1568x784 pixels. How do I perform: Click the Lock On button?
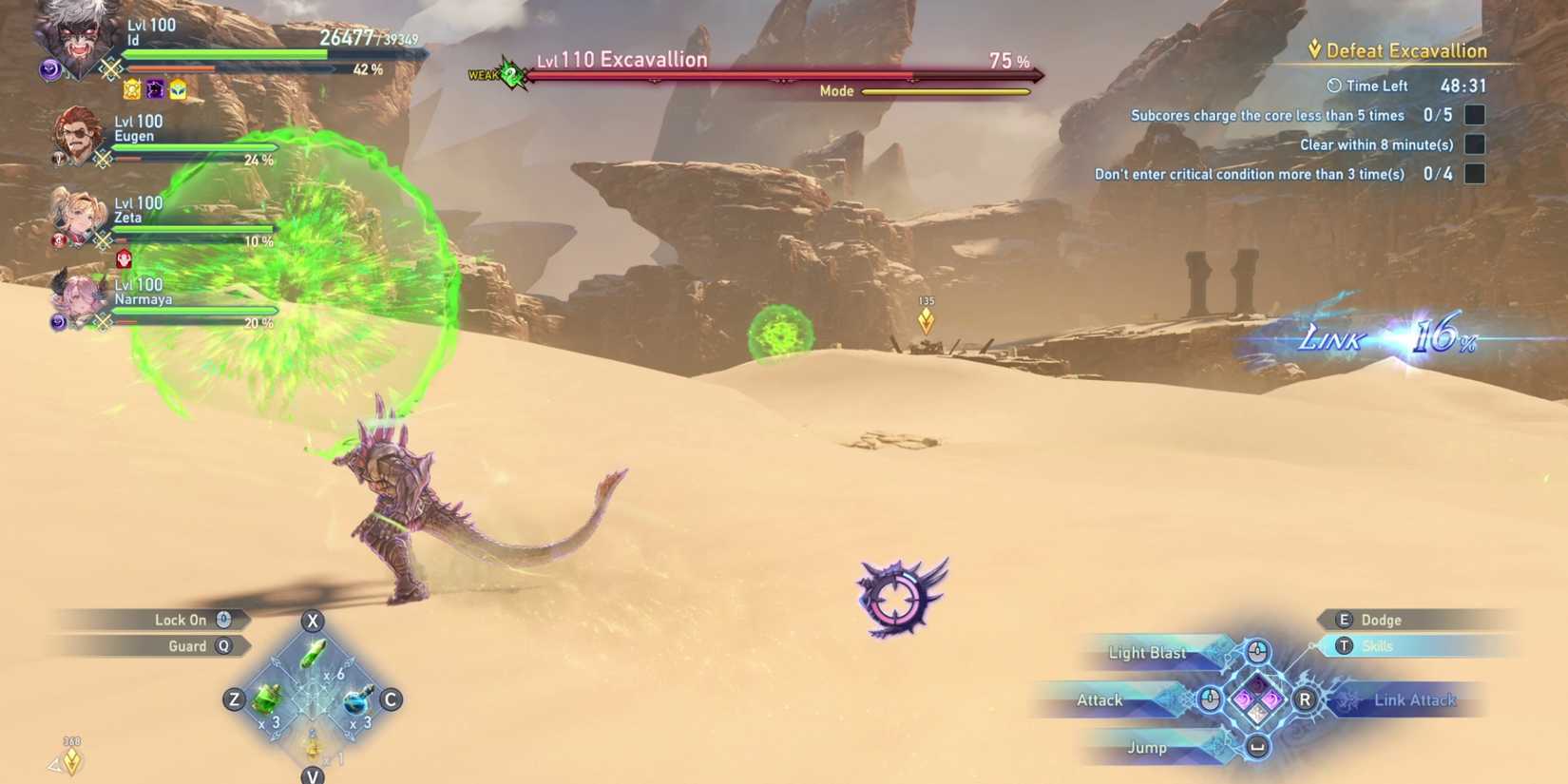(x=181, y=619)
